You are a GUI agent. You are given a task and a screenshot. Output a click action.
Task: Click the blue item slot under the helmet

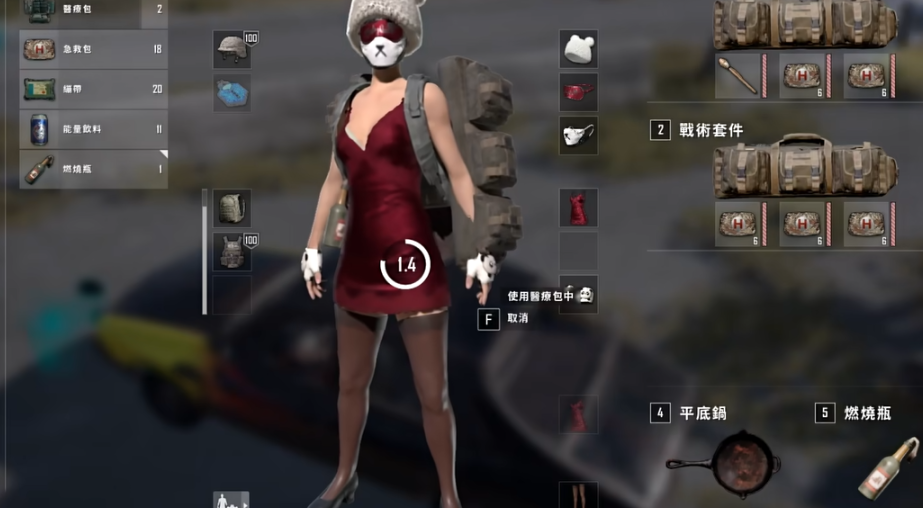click(232, 92)
